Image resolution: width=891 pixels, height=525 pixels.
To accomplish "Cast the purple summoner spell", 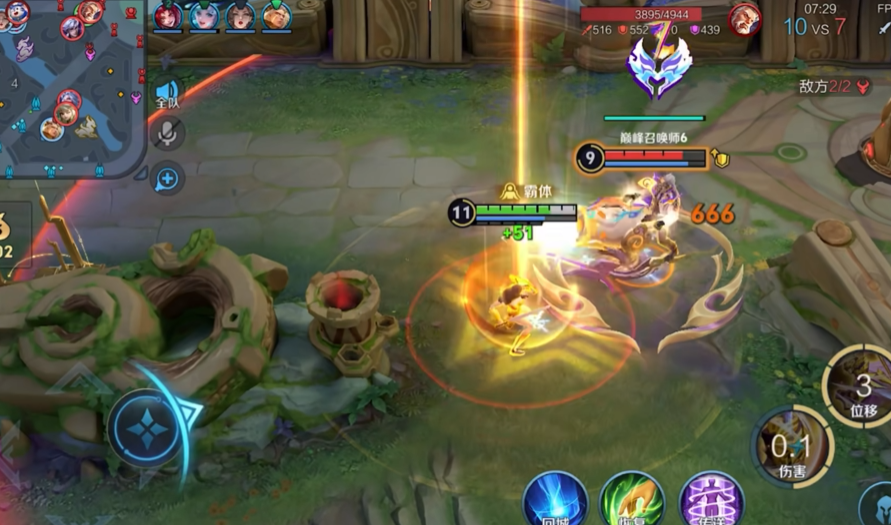I will coord(710,498).
